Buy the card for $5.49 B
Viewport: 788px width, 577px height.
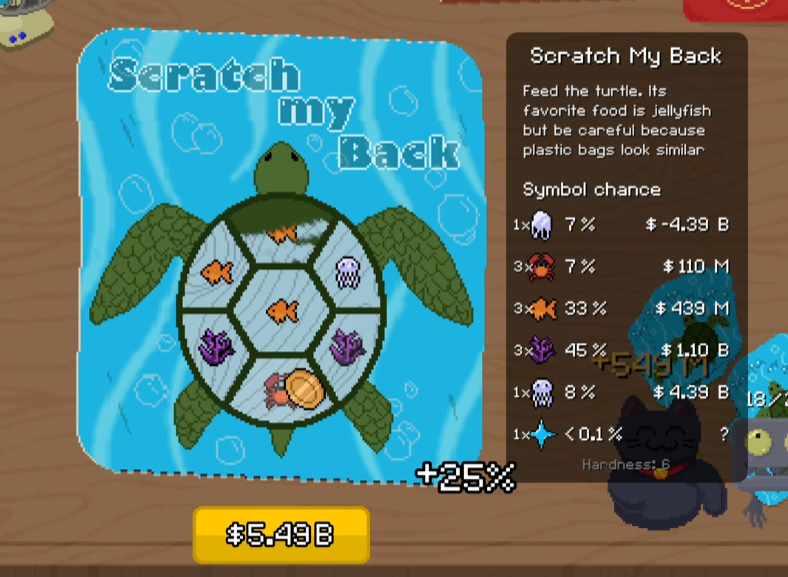coord(281,535)
